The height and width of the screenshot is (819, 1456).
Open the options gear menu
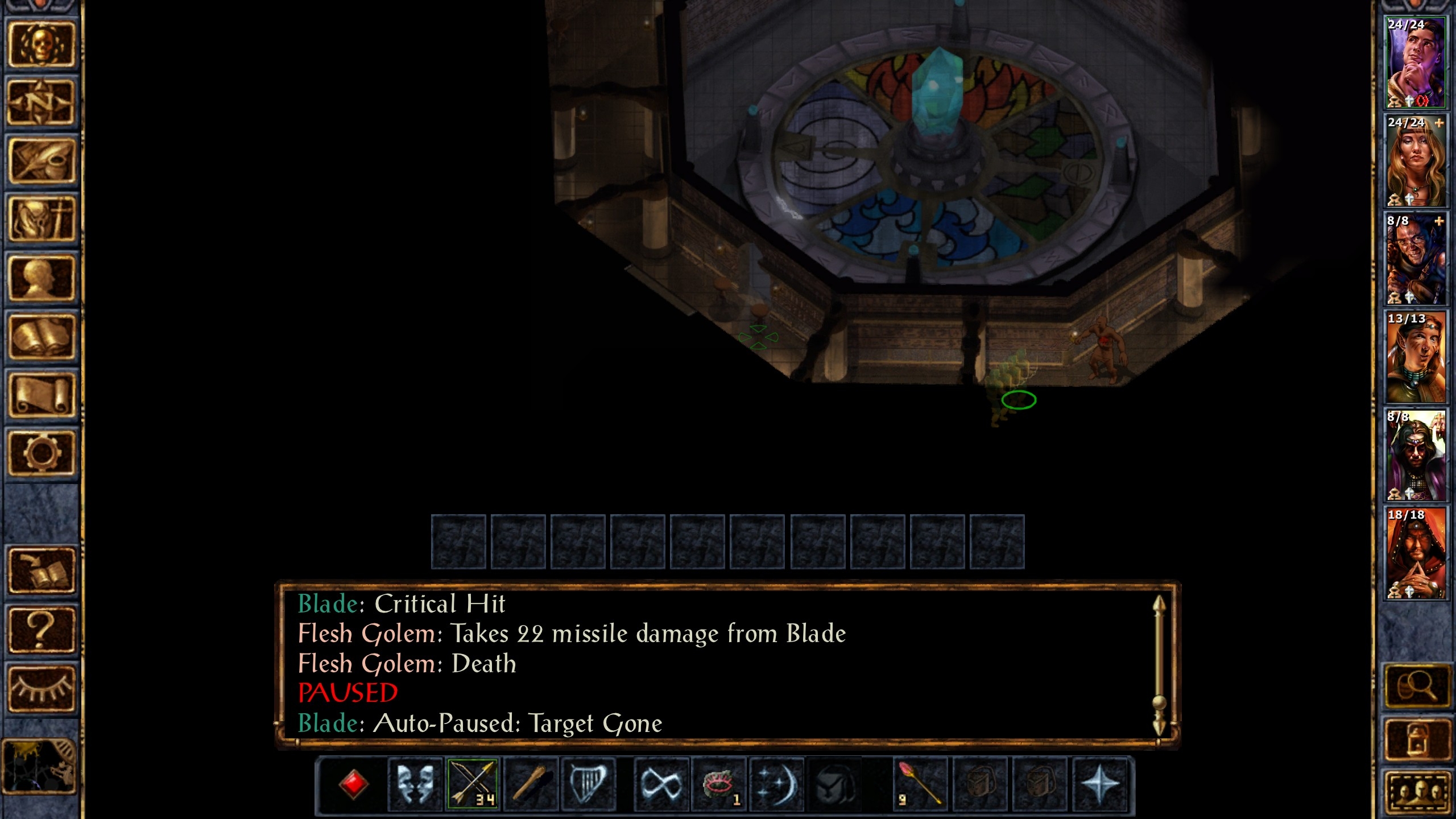click(x=41, y=453)
